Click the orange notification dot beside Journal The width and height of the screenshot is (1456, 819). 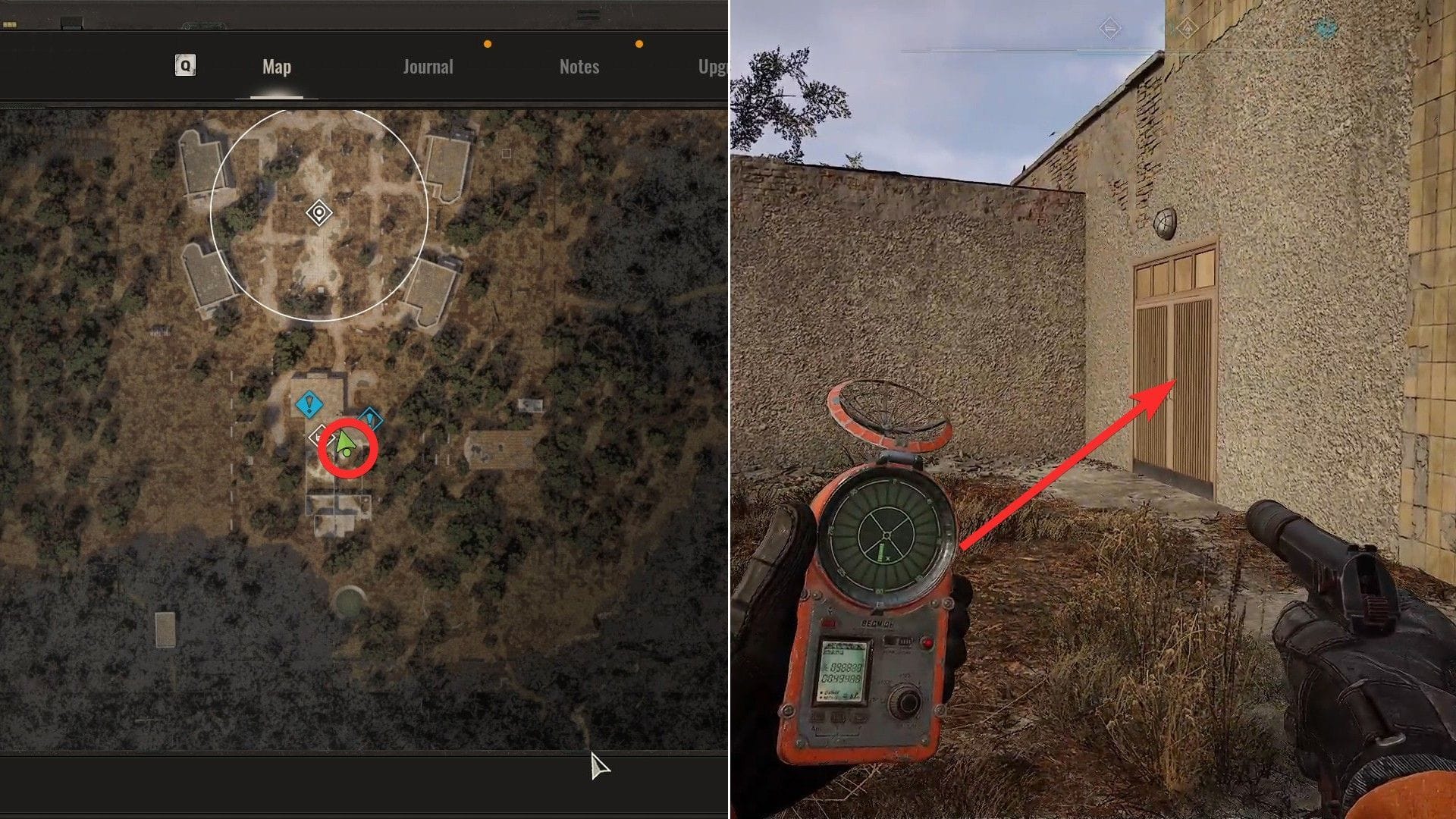click(487, 44)
